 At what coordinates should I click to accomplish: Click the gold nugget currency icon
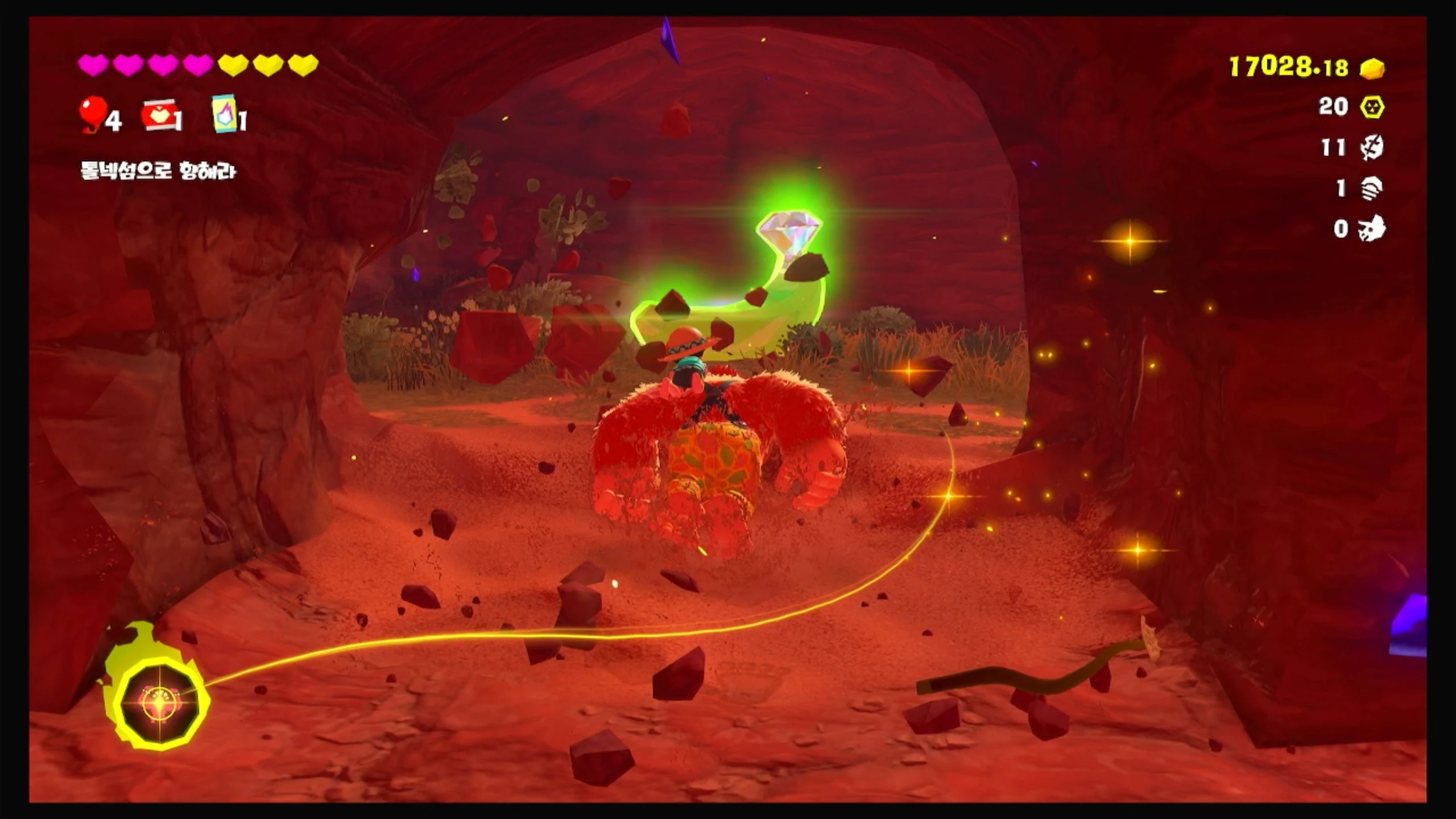click(x=1372, y=69)
